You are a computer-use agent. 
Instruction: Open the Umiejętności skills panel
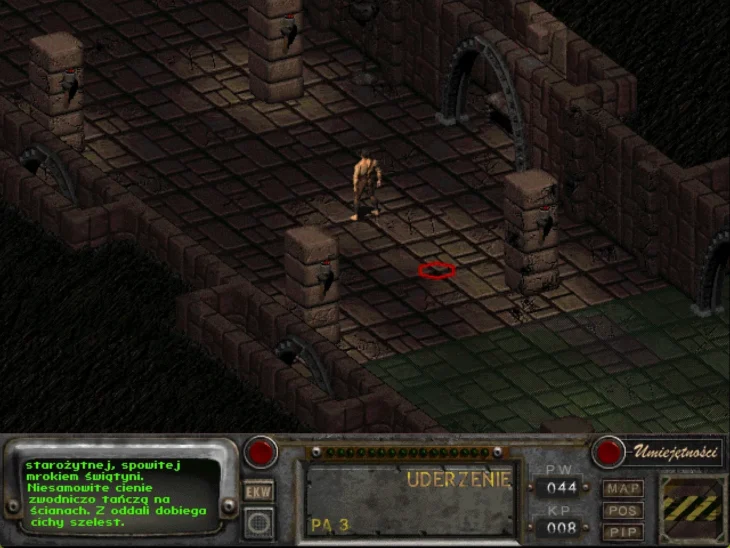point(674,452)
